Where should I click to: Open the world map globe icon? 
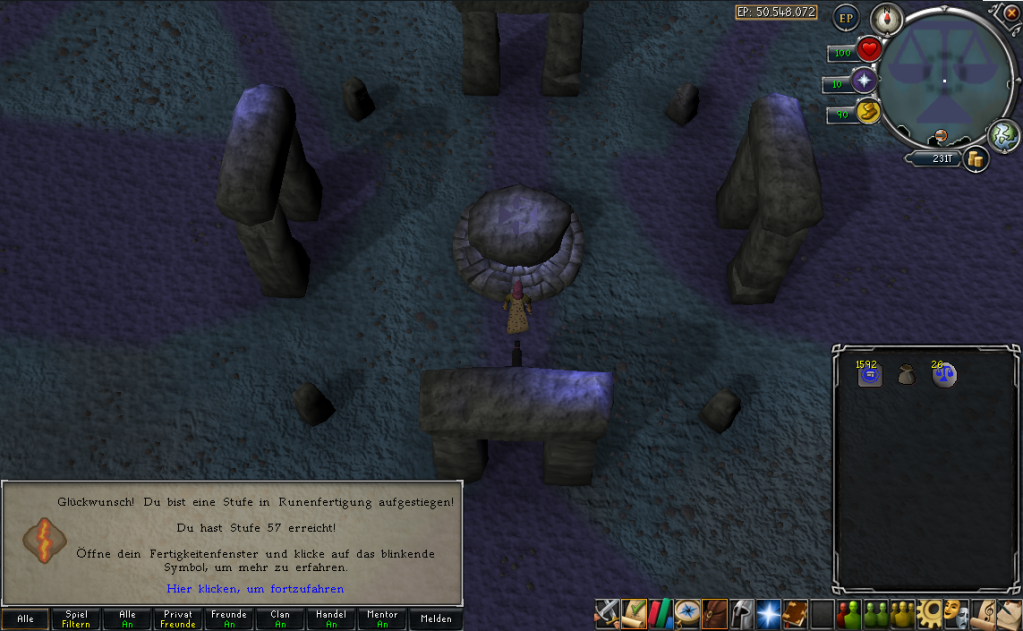click(1003, 135)
